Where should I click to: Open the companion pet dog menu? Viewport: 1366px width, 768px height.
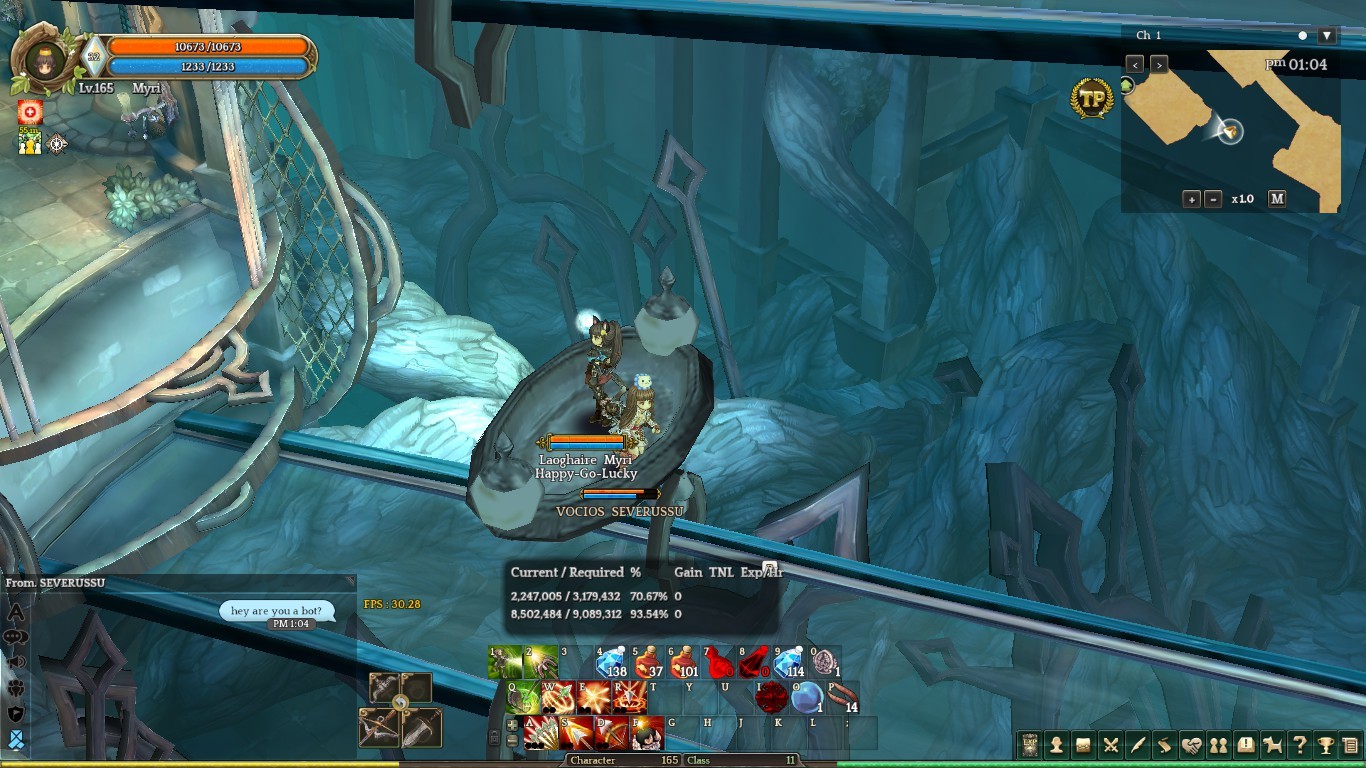click(1272, 745)
